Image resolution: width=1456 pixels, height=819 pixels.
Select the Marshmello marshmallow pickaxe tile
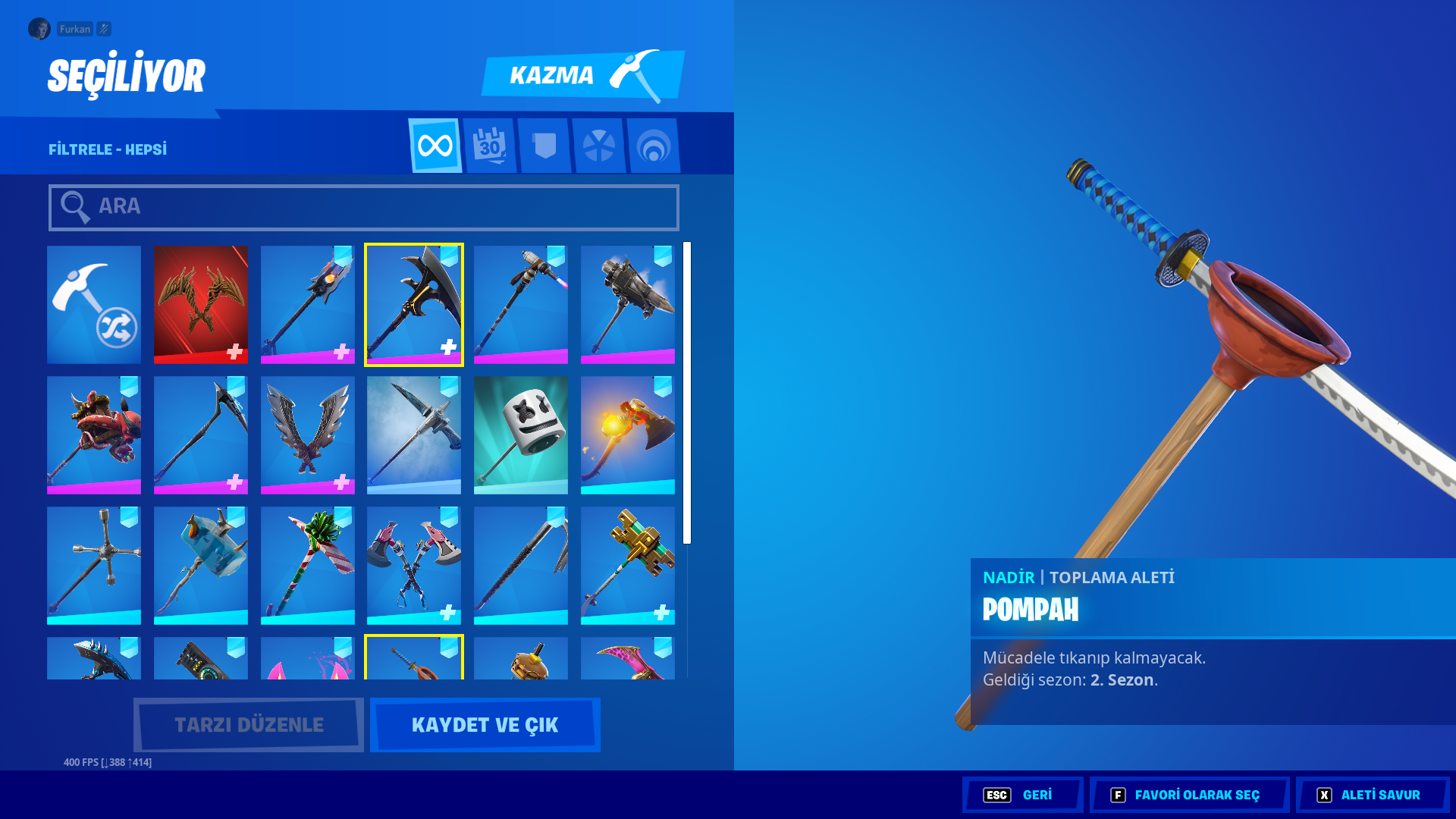pyautogui.click(x=520, y=434)
